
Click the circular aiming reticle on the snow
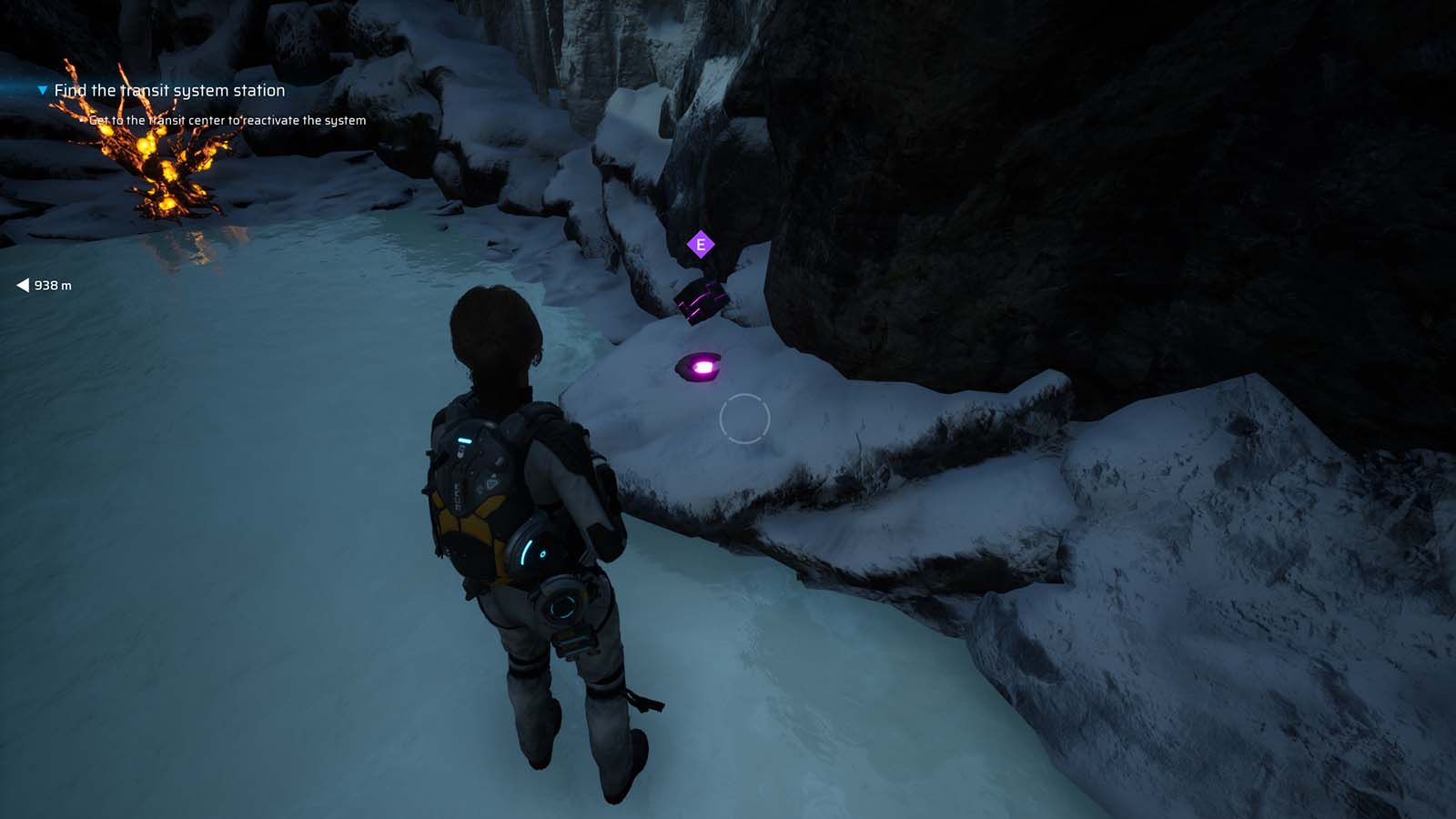[746, 420]
